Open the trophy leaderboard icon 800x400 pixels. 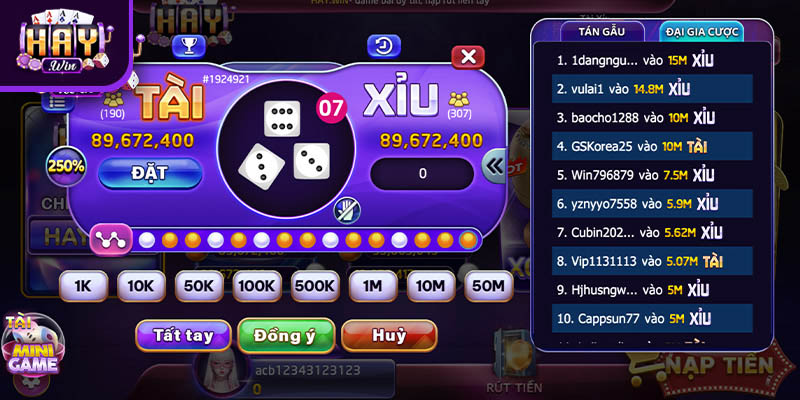(188, 45)
